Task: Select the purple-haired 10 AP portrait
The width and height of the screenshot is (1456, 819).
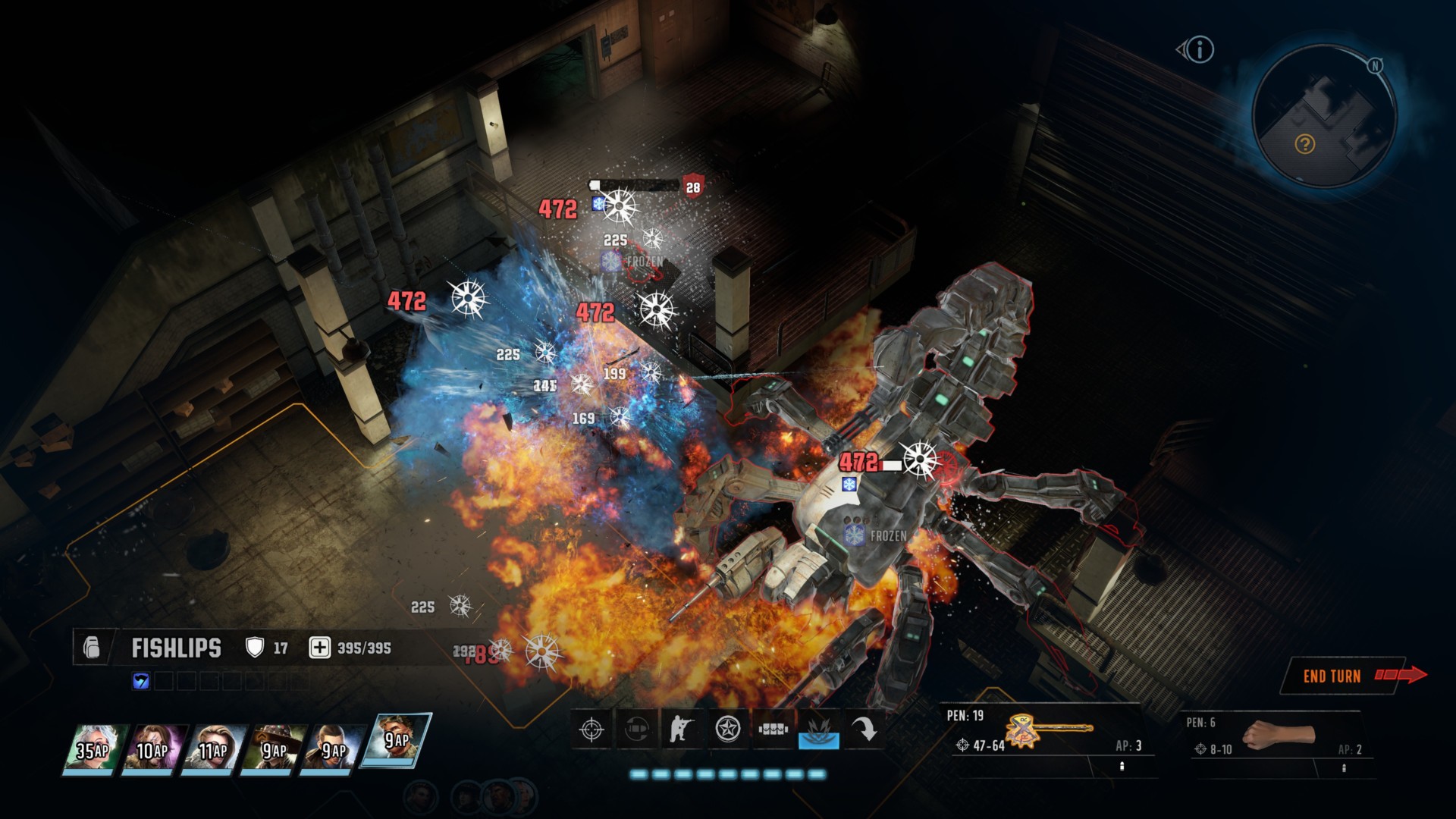Action: (153, 749)
